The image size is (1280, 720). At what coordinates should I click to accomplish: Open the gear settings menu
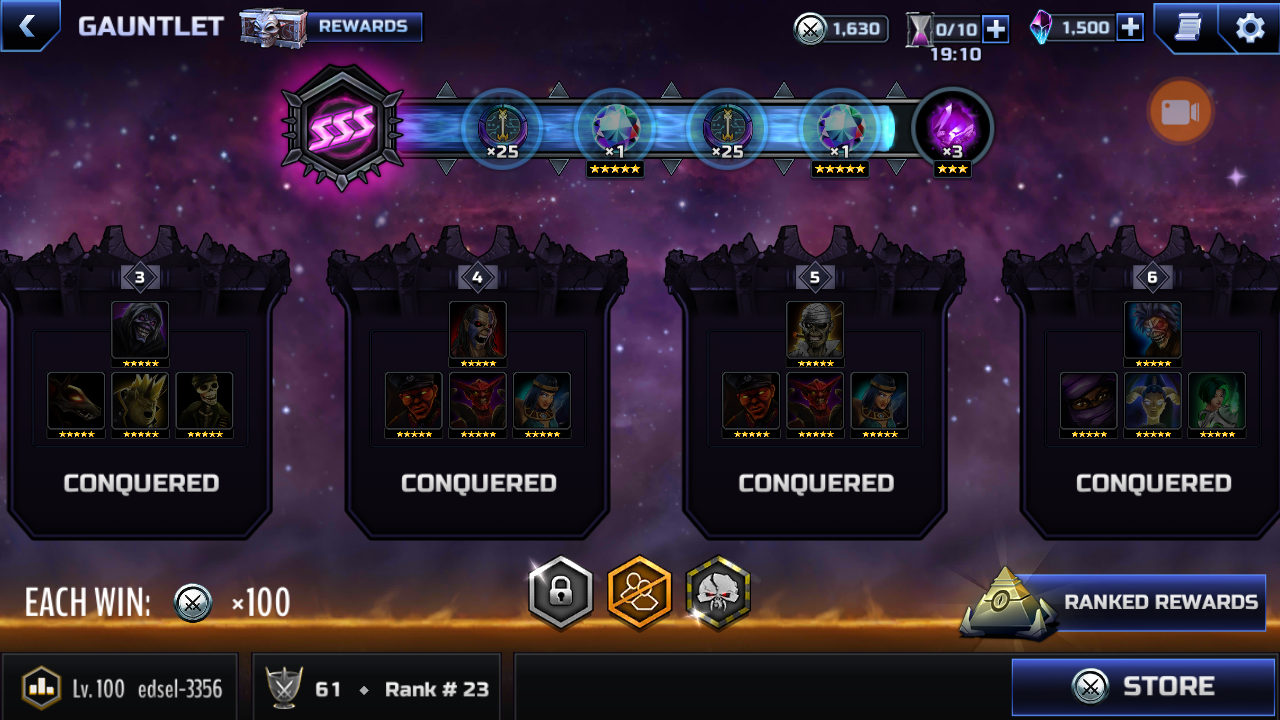point(1249,27)
